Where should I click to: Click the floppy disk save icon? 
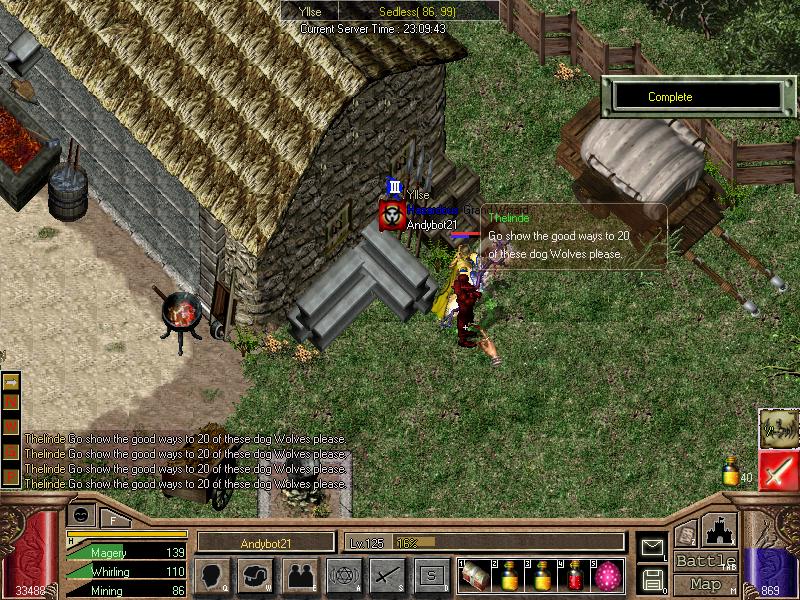pos(653,578)
